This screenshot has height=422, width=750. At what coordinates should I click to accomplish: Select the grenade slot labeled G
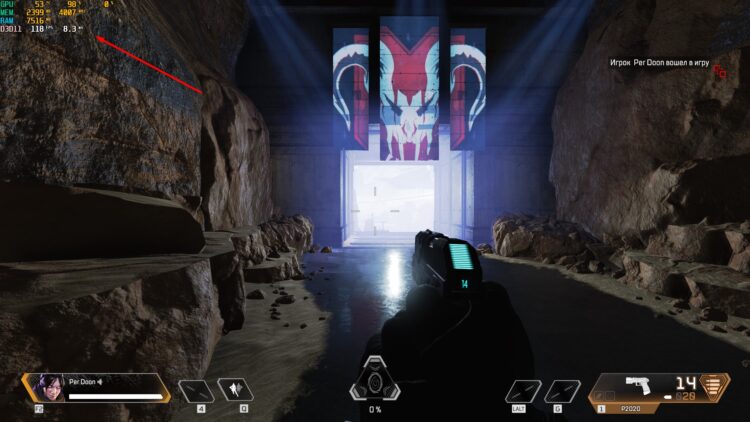click(563, 391)
